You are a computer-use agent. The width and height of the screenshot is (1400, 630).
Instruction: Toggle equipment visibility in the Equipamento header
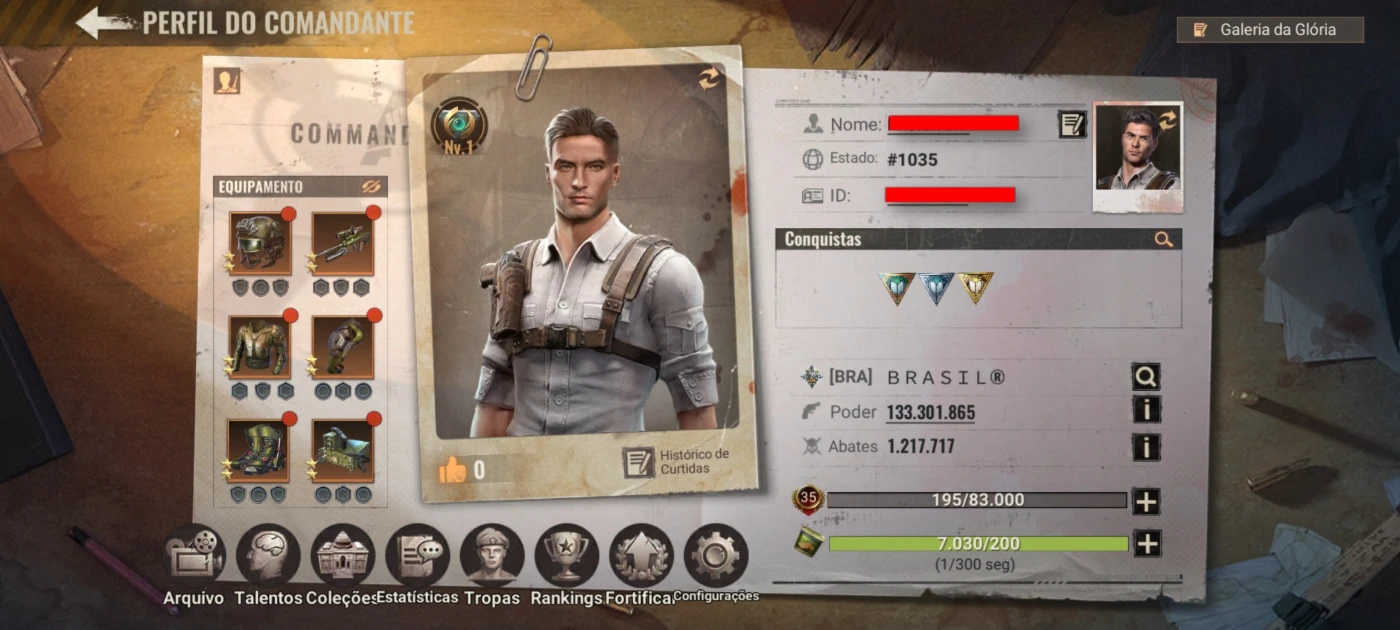371,187
